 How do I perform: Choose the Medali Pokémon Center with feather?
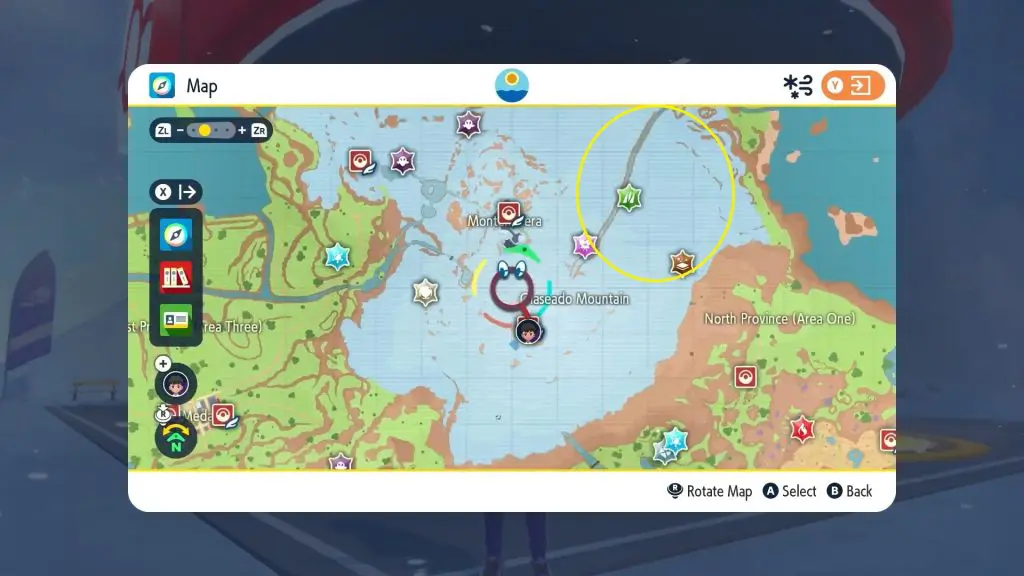coord(223,416)
